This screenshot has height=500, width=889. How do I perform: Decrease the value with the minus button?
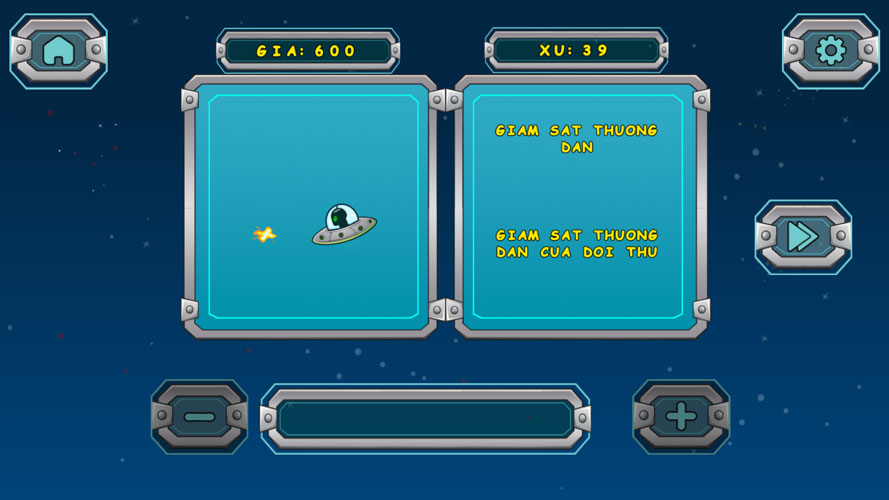199,416
